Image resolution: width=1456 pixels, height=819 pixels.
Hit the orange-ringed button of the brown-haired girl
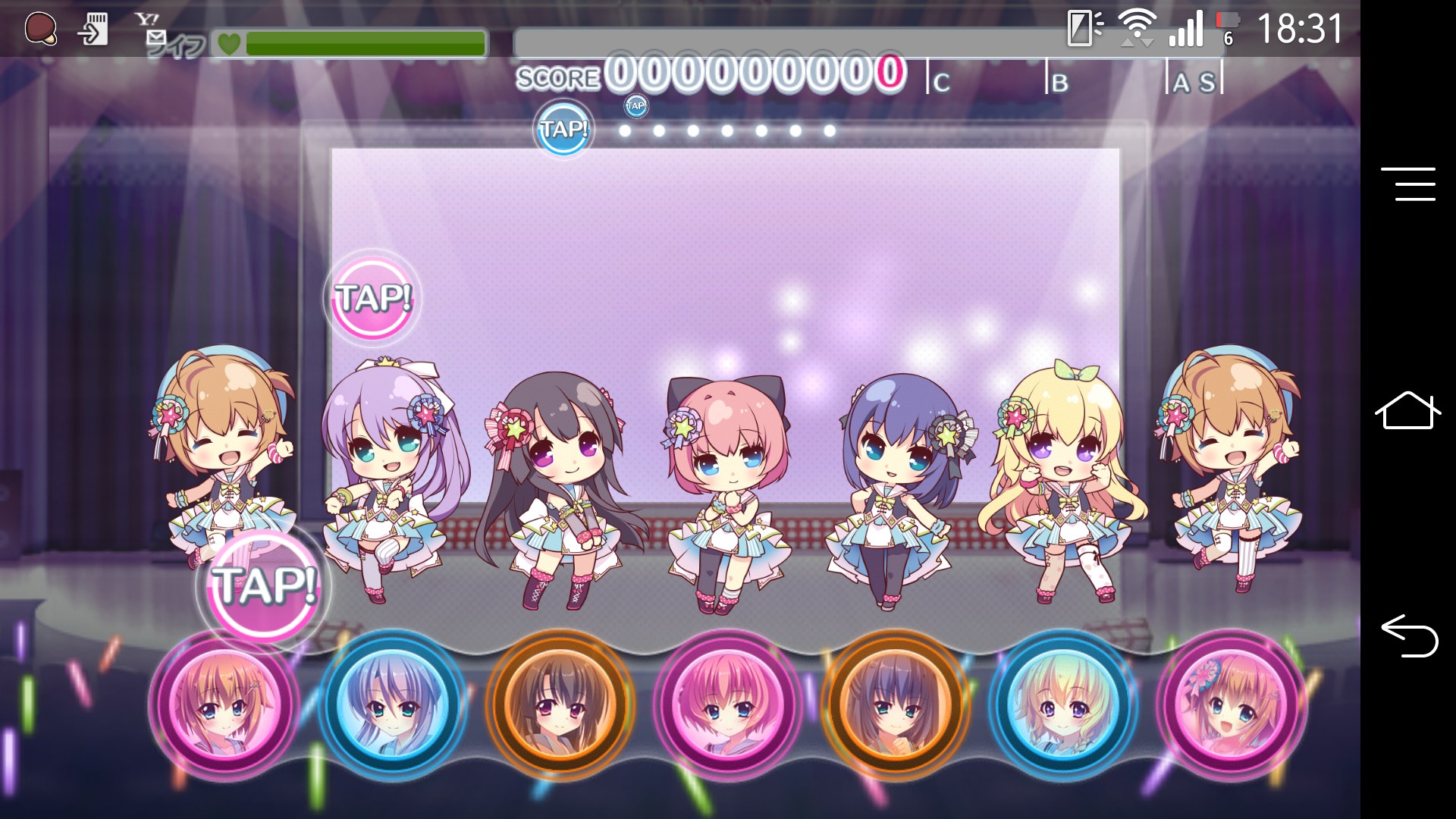(x=560, y=706)
